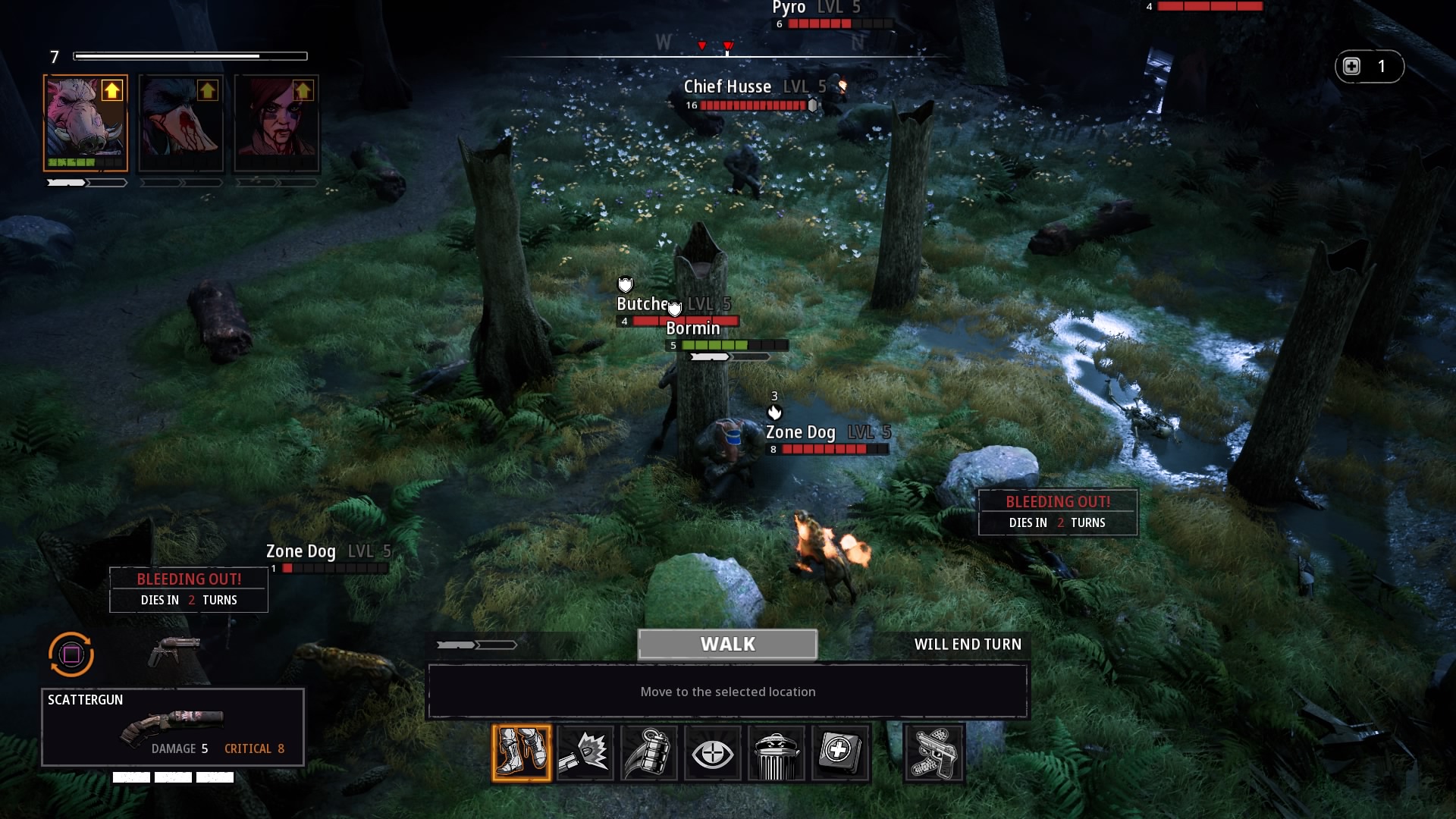Activate the gun fire ability
Image resolution: width=1456 pixels, height=819 pixels.
[585, 752]
